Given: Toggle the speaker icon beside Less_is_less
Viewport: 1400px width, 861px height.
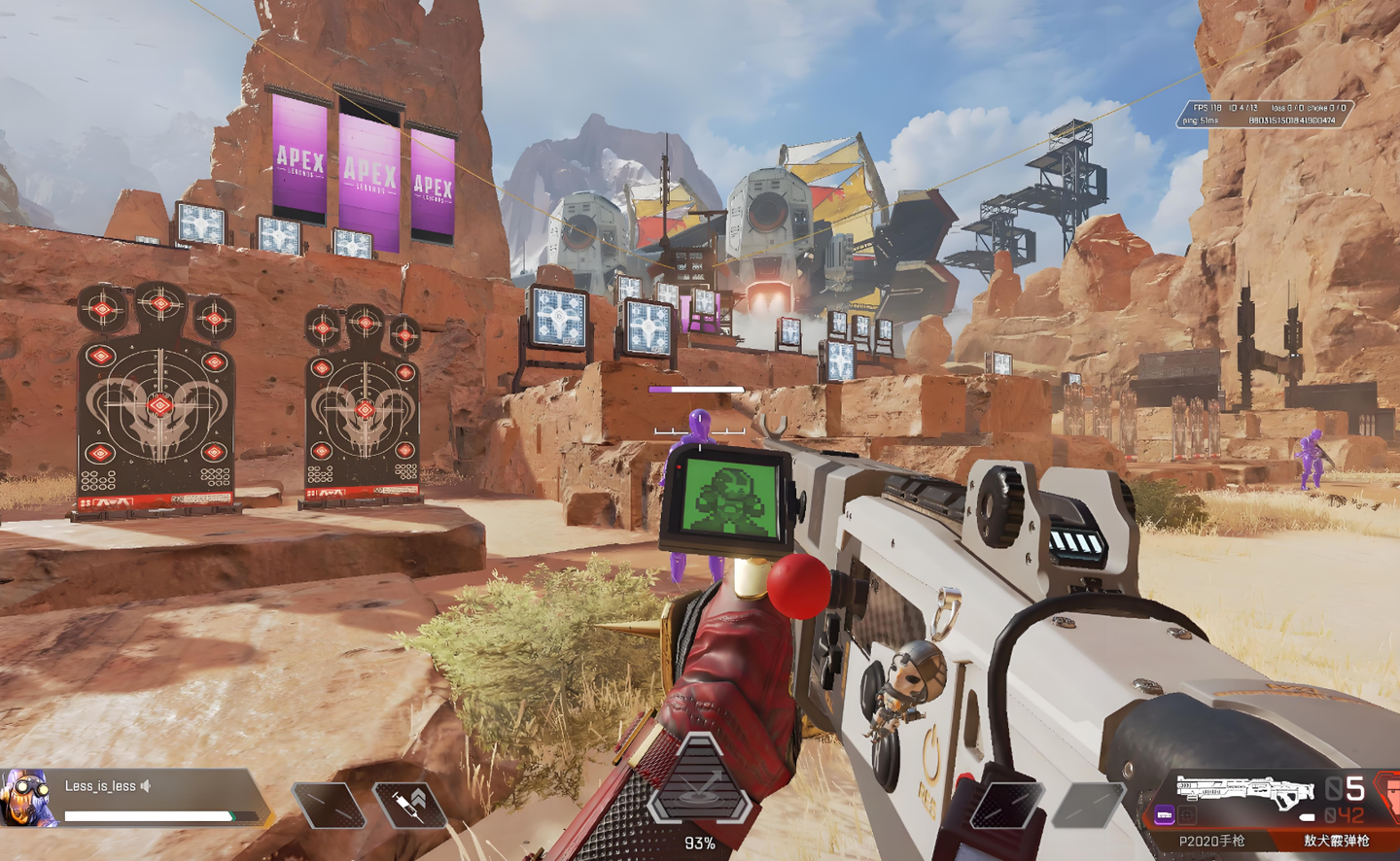Looking at the screenshot, I should coord(146,786).
